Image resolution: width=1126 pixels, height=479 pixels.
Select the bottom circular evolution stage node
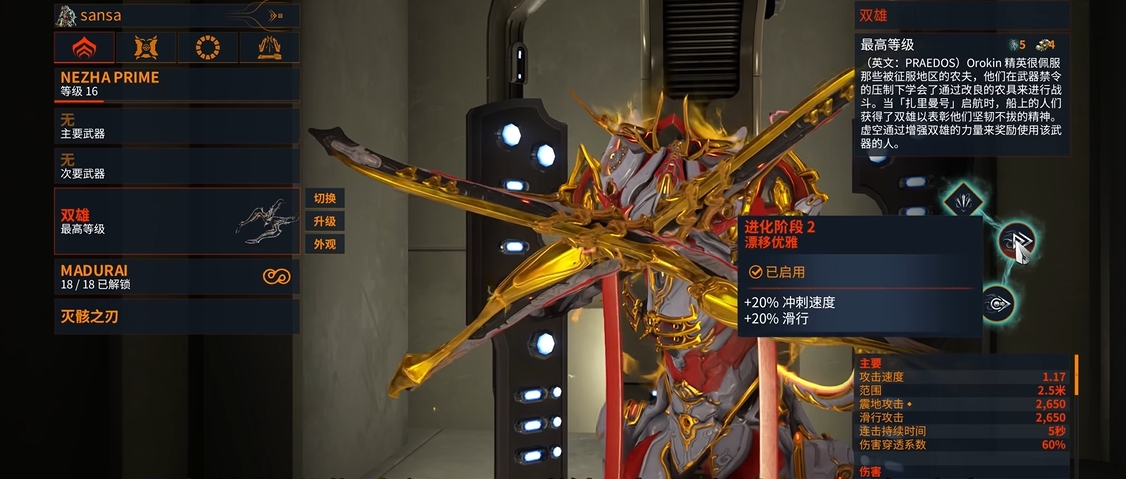click(996, 303)
